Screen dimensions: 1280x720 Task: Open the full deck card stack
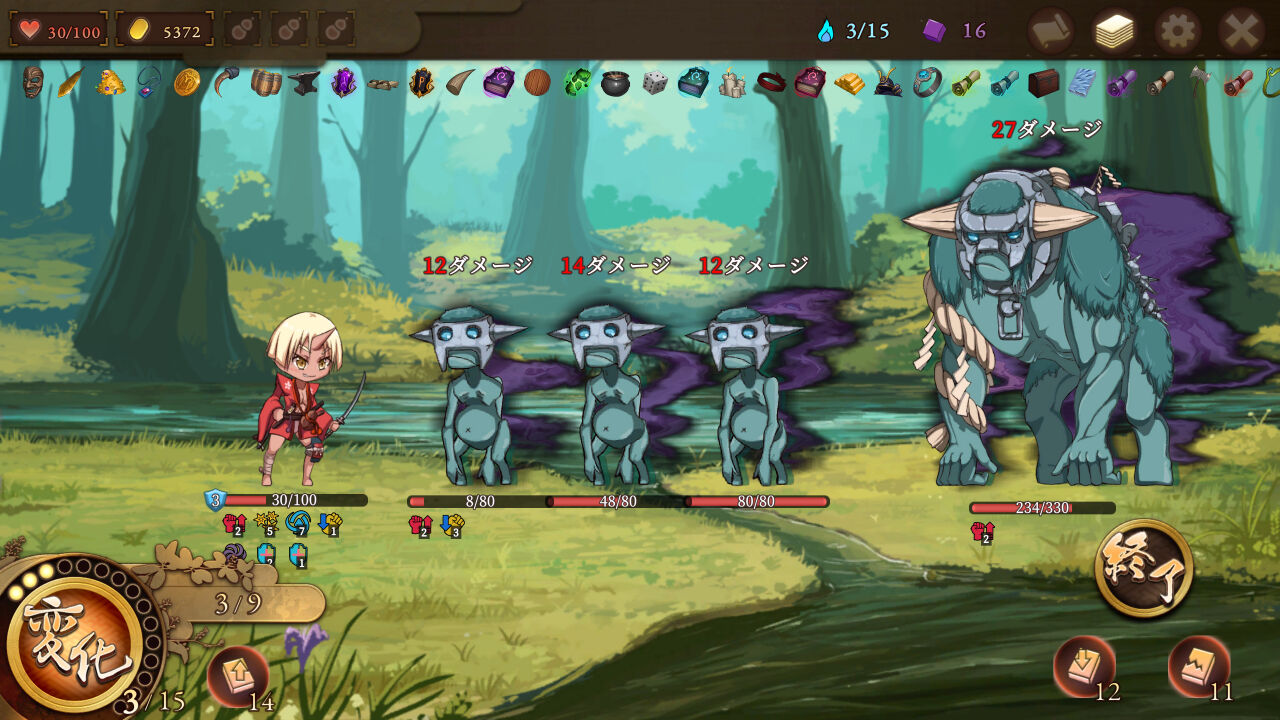1114,31
